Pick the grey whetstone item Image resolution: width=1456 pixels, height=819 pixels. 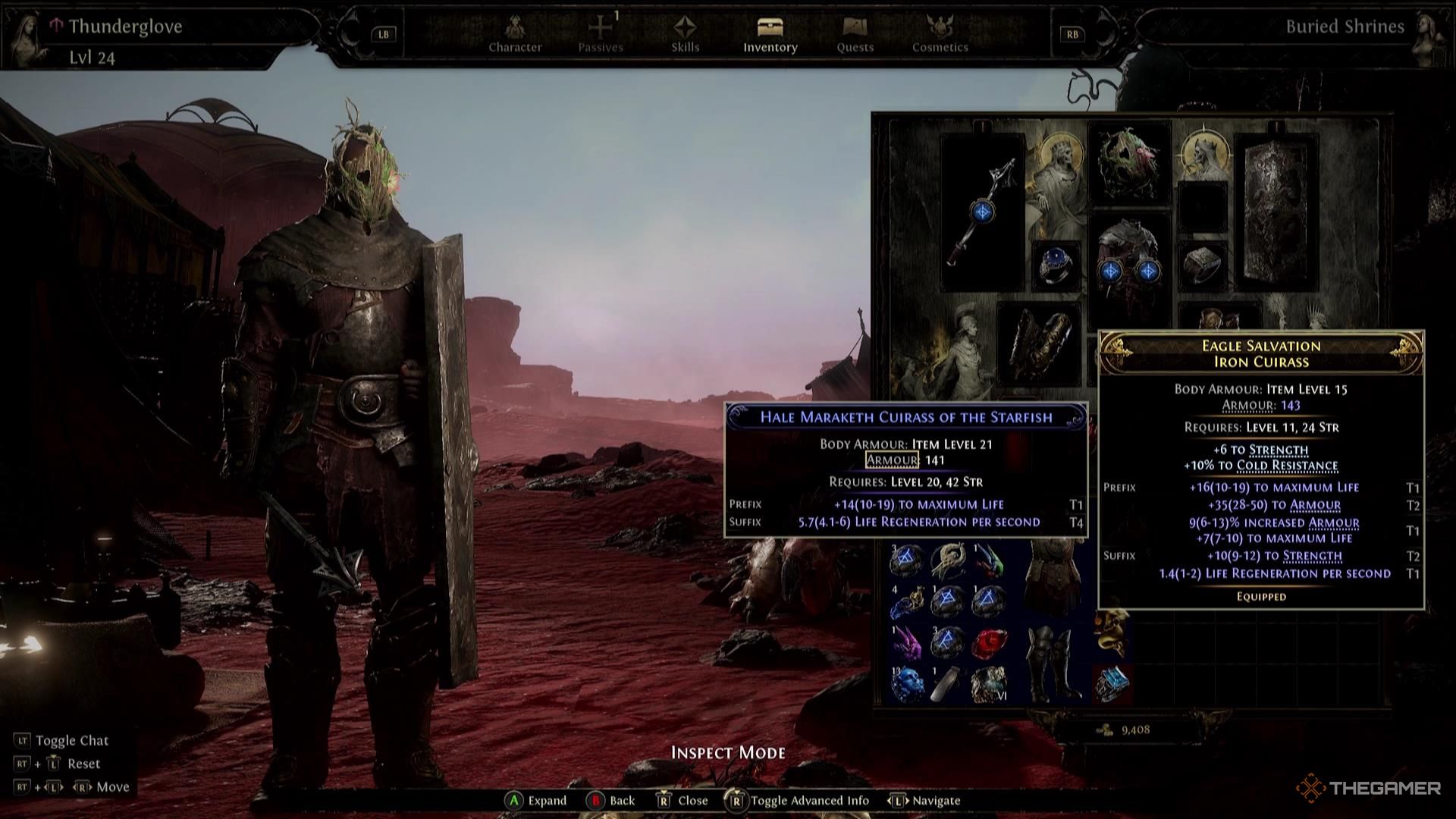947,685
